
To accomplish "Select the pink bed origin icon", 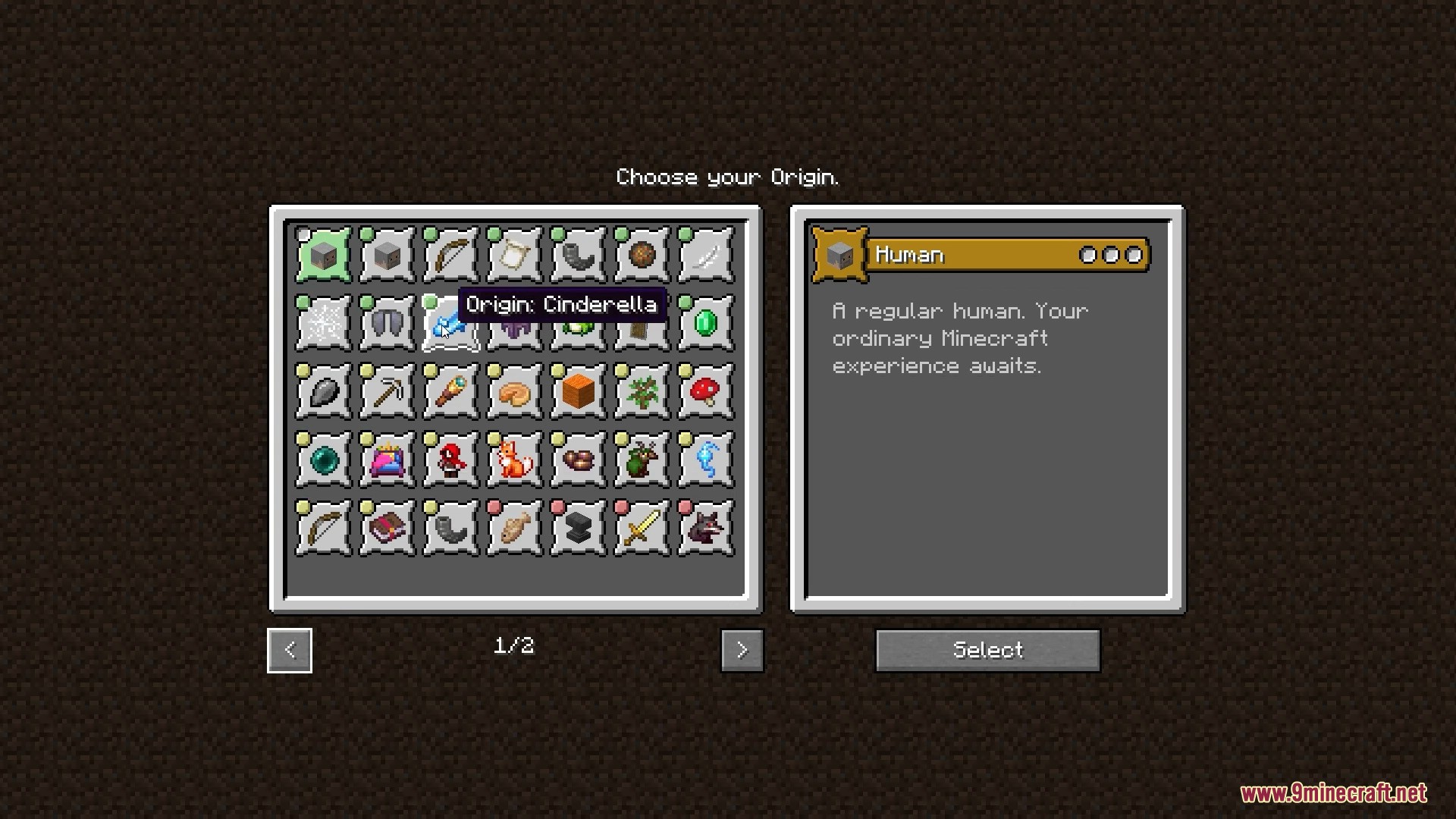I will pos(387,460).
